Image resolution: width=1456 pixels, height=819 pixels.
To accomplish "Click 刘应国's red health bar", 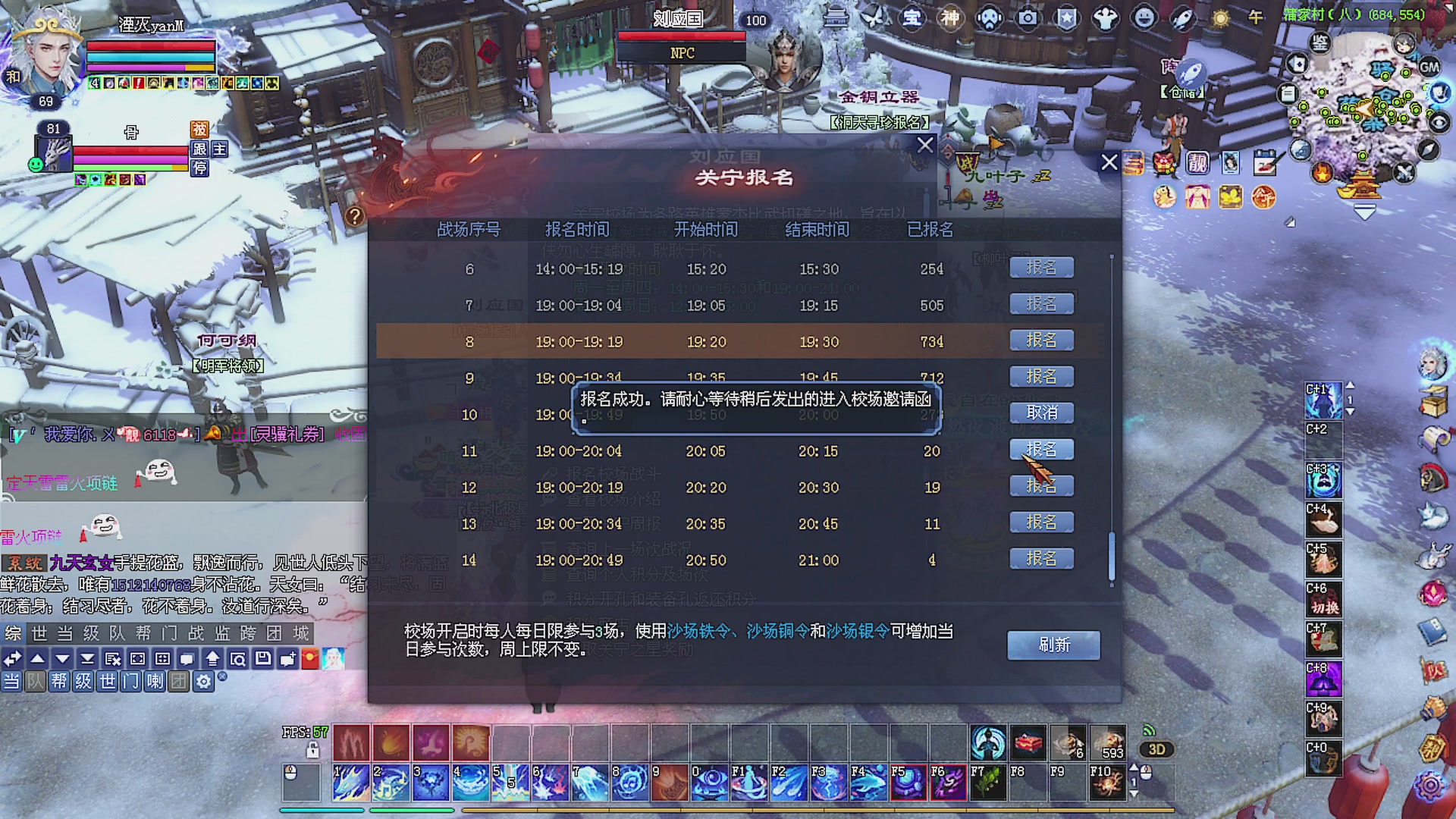I will pos(680,34).
